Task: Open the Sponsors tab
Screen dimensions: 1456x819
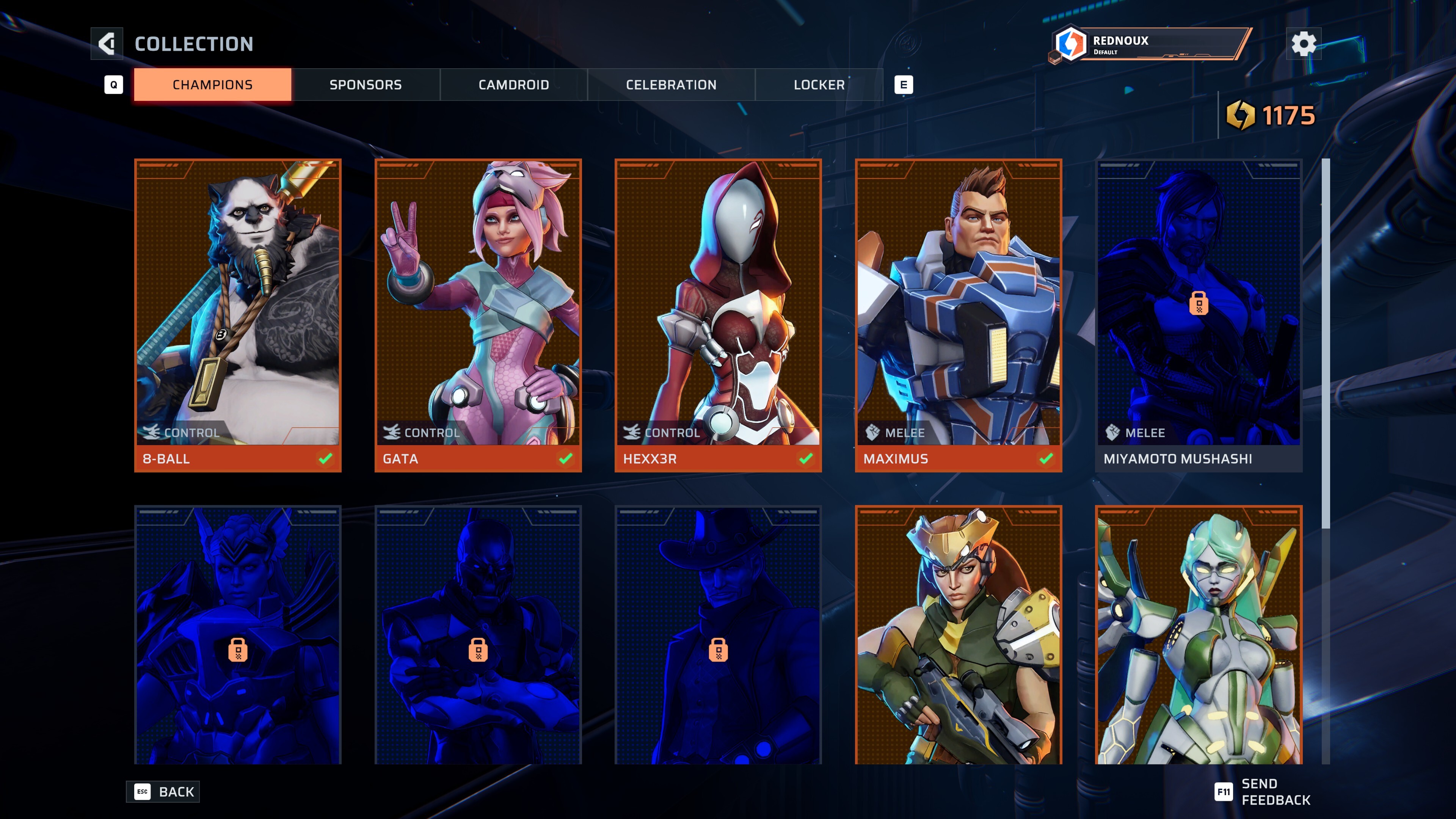Action: tap(366, 85)
